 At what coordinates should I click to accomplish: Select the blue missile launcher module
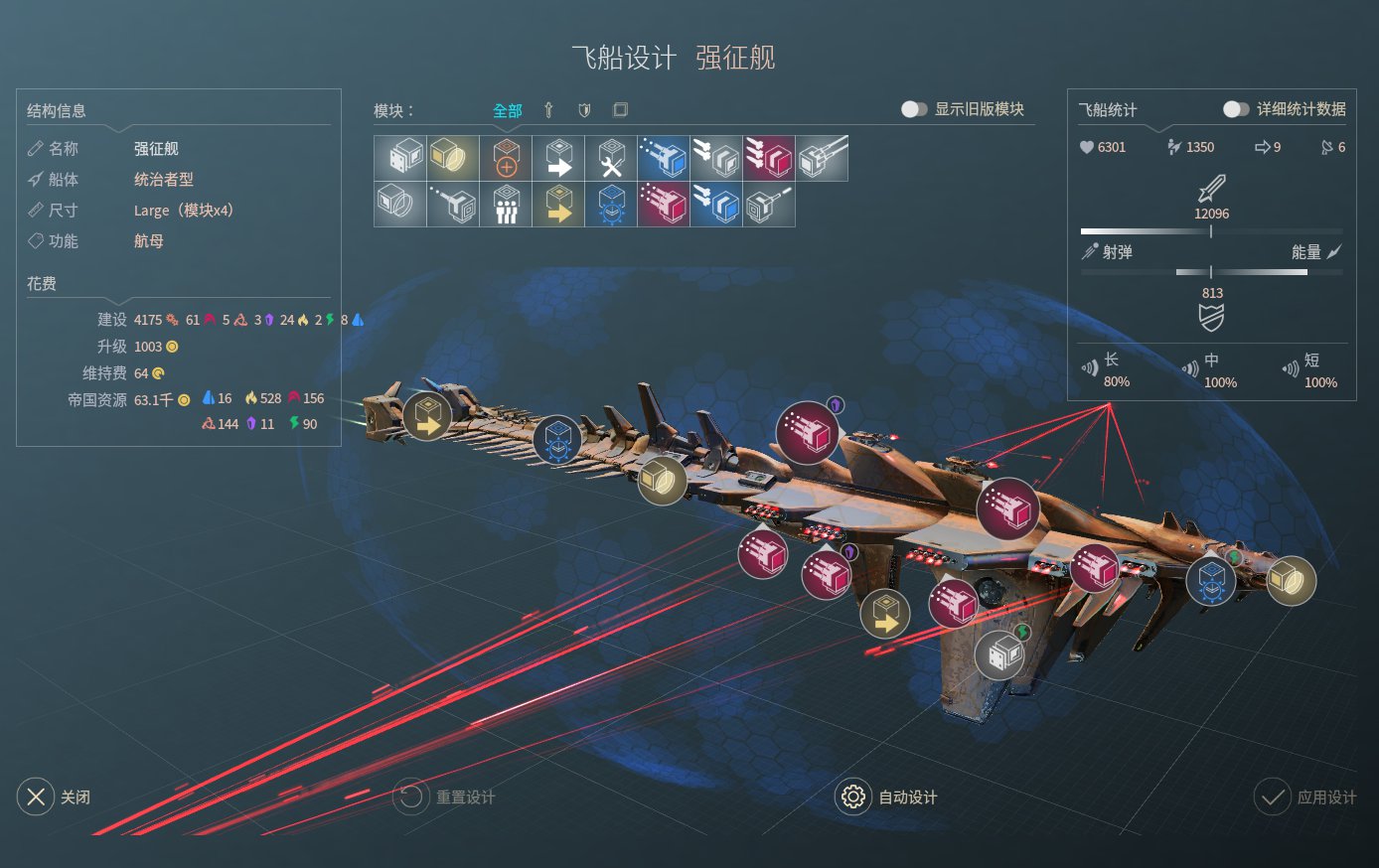pyautogui.click(x=664, y=157)
